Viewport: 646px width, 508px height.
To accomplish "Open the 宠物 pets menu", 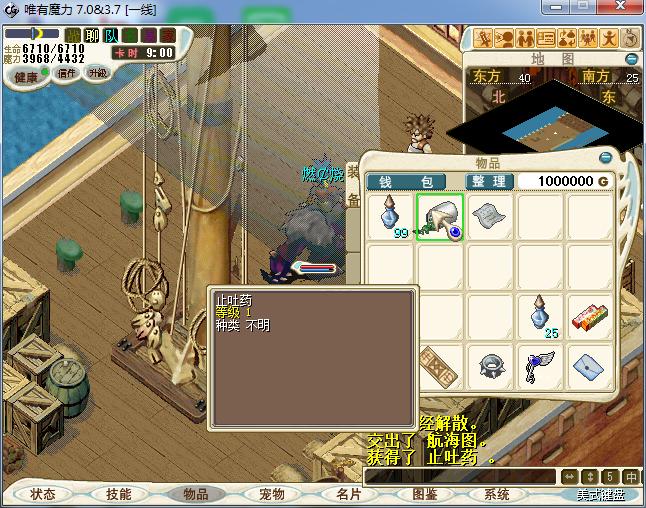I will [272, 494].
